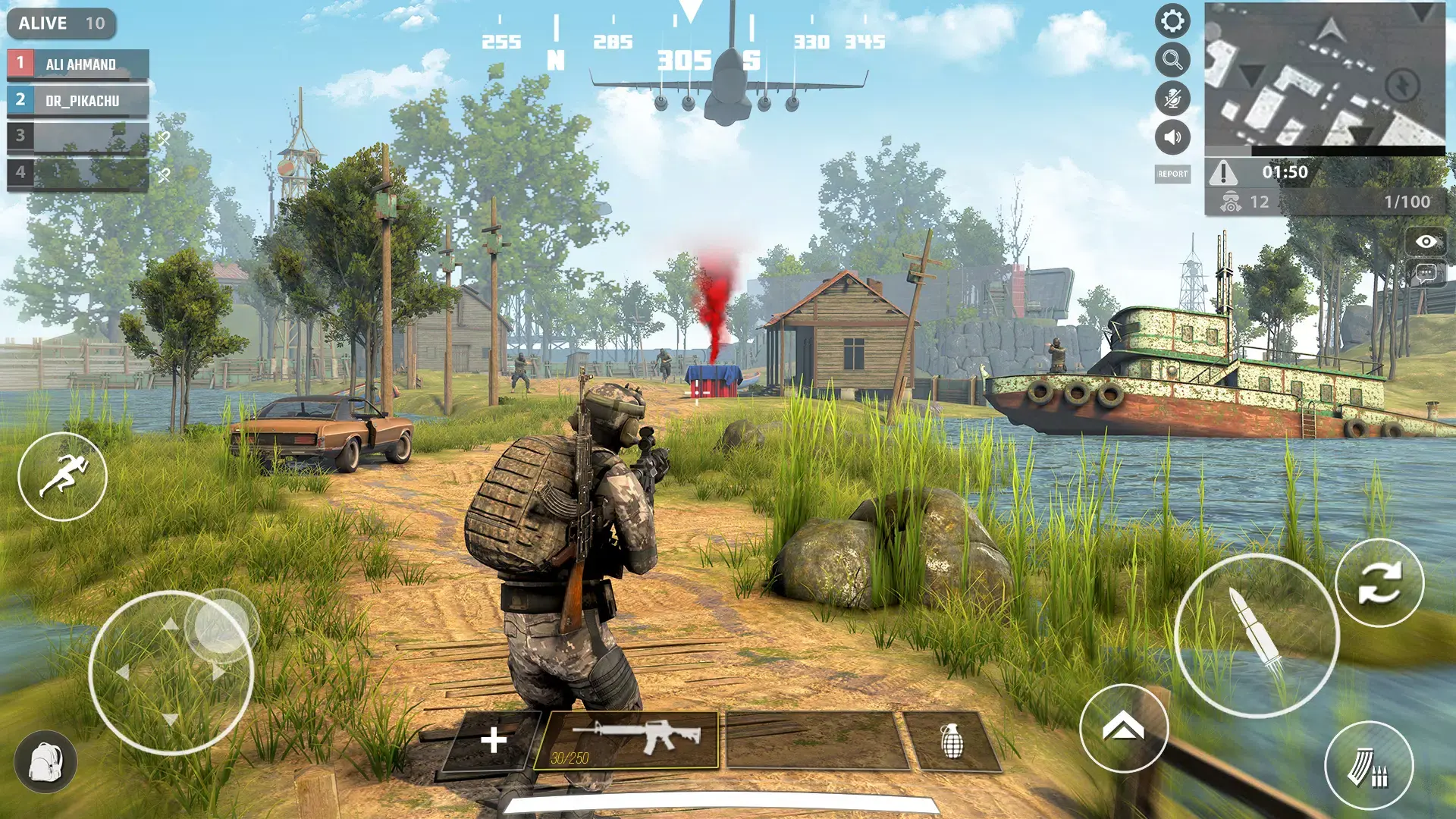The image size is (1456, 819).
Task: Tap the sprint running-man button
Action: (x=63, y=476)
